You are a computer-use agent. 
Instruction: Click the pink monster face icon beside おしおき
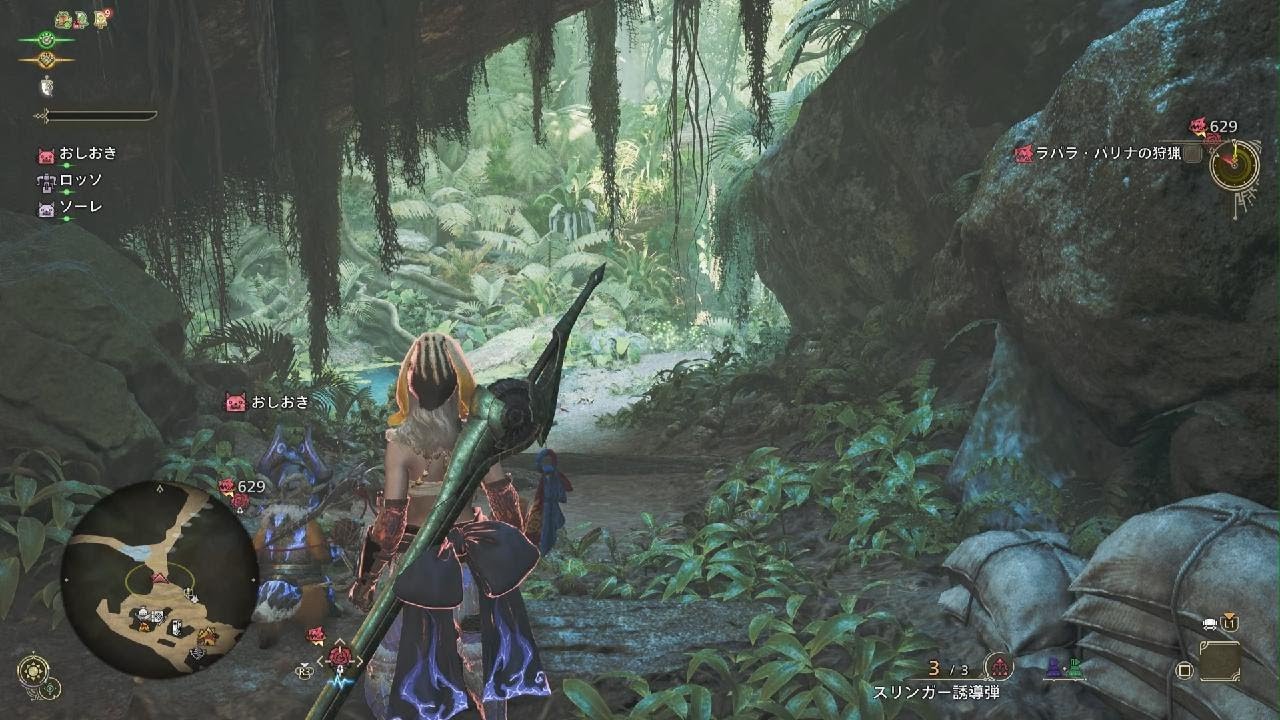pos(46,155)
